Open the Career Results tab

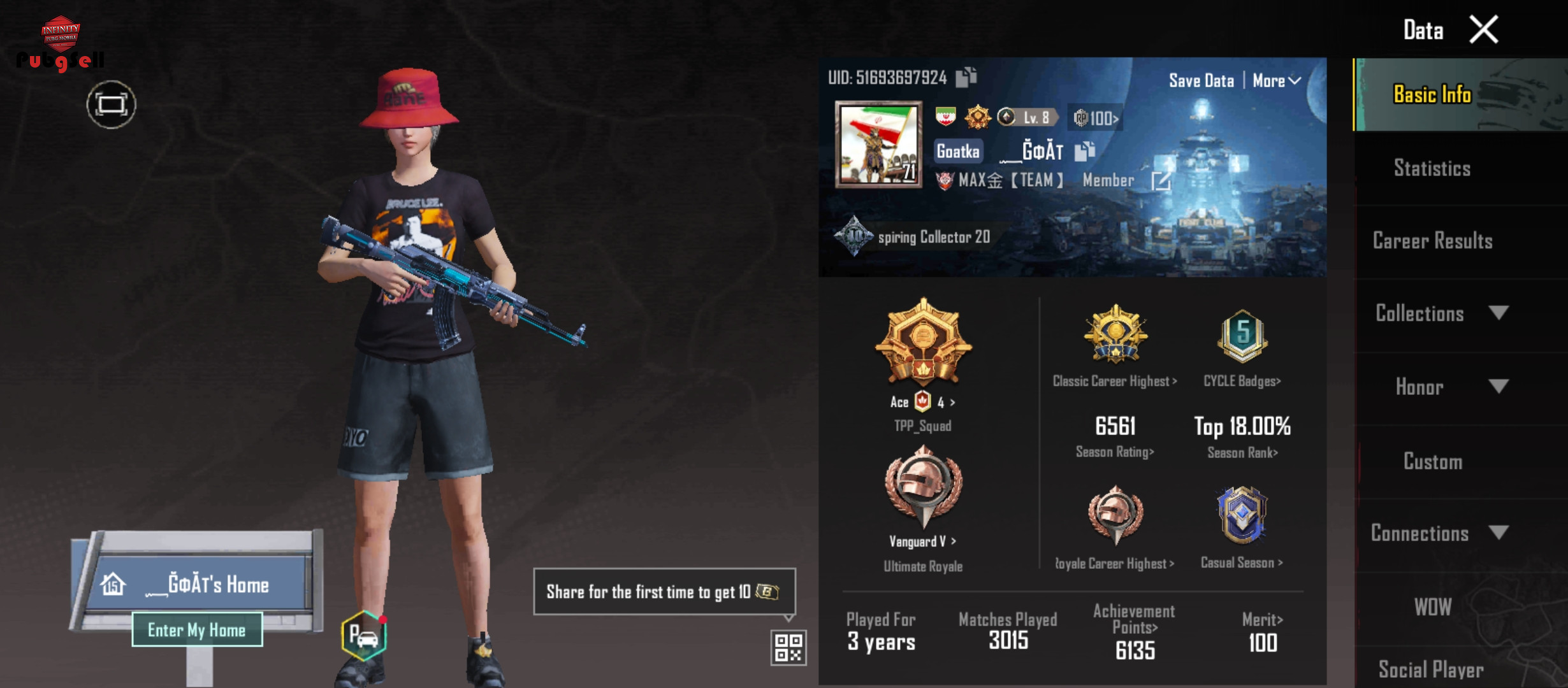pos(1432,241)
